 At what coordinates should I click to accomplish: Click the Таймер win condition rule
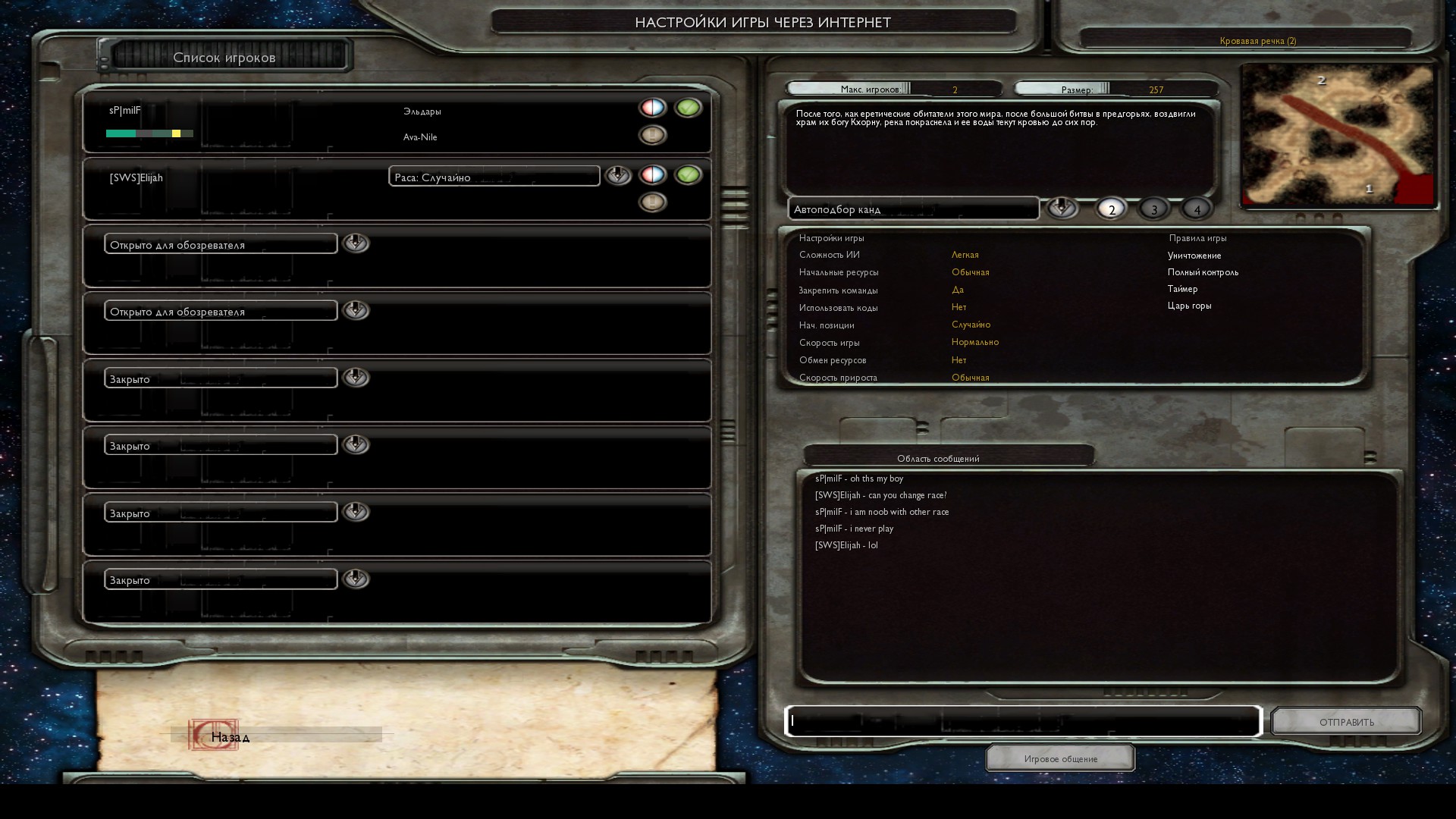pos(1182,289)
